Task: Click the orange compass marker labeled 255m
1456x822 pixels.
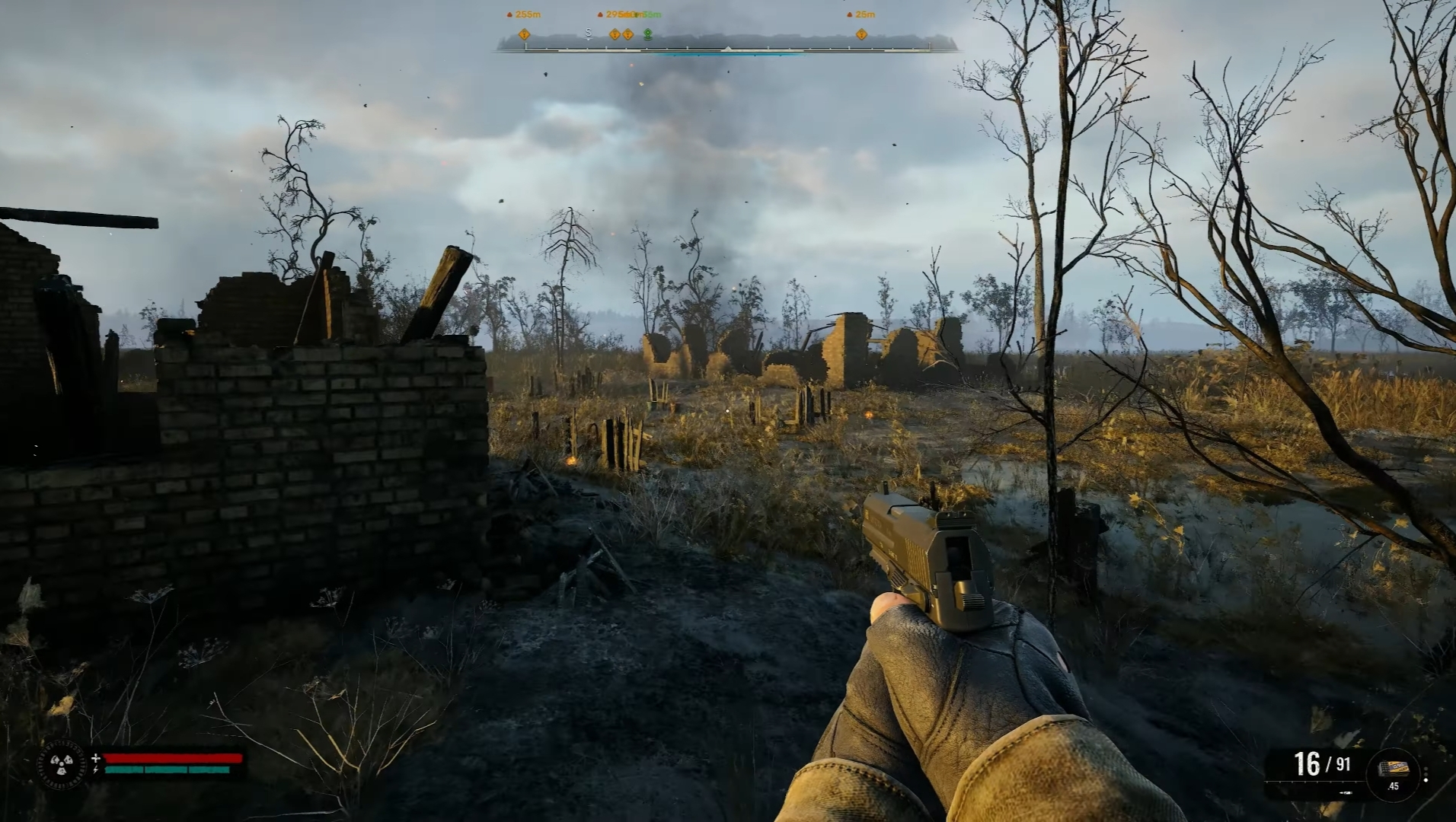Action: coord(524,34)
